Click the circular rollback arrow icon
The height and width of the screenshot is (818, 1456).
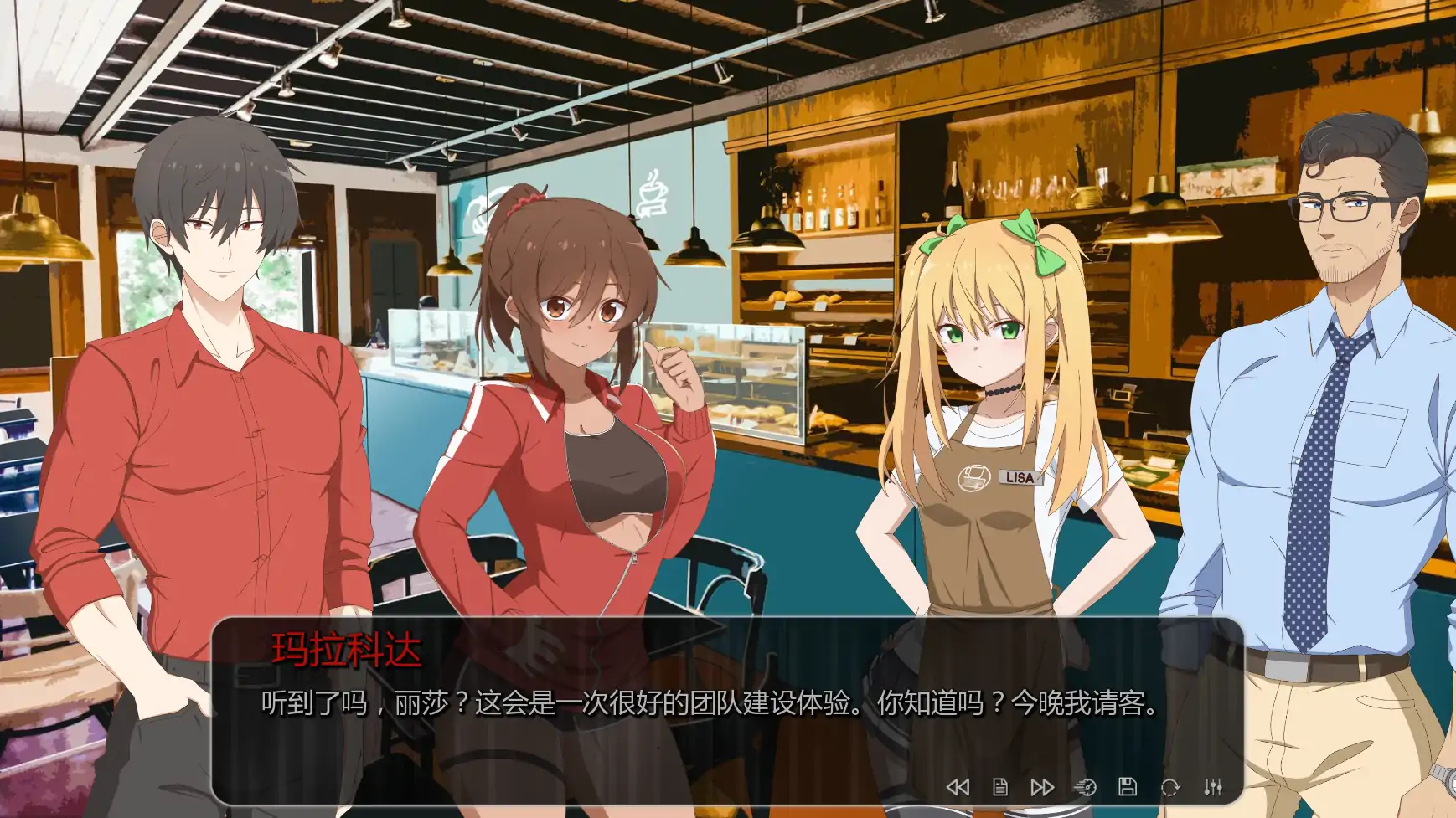point(1169,786)
